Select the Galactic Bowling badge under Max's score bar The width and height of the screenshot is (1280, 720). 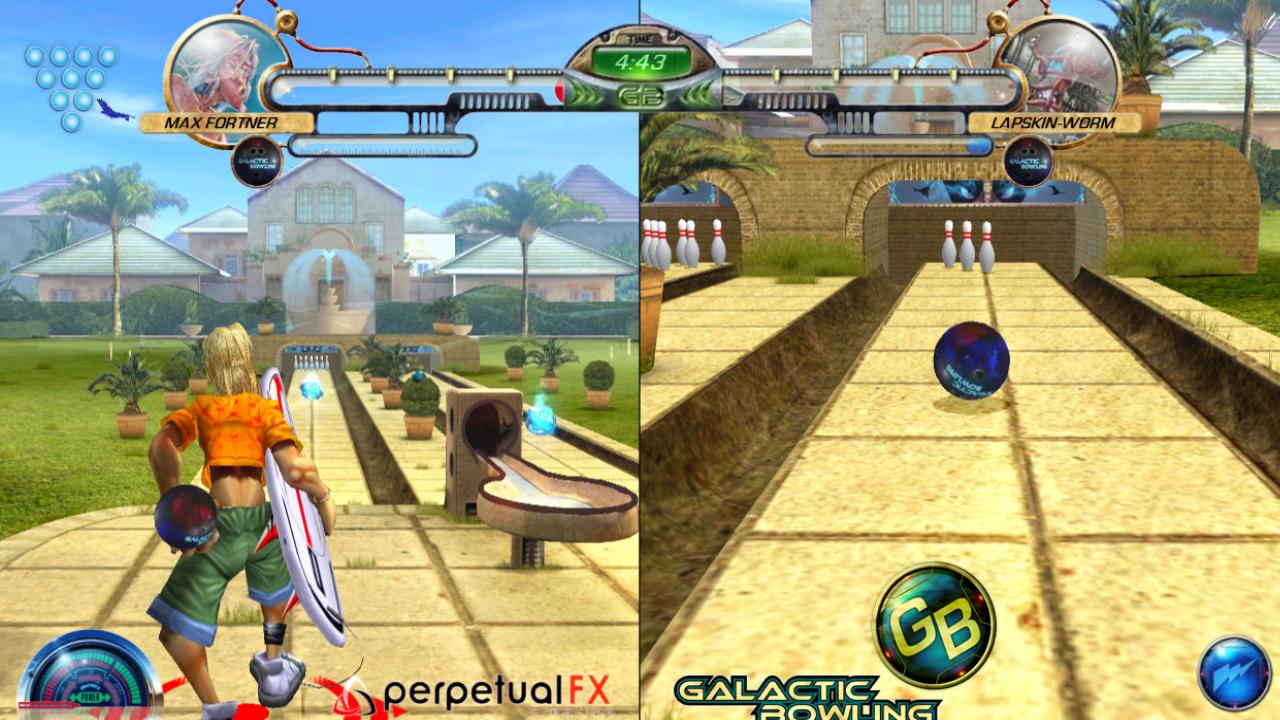256,160
